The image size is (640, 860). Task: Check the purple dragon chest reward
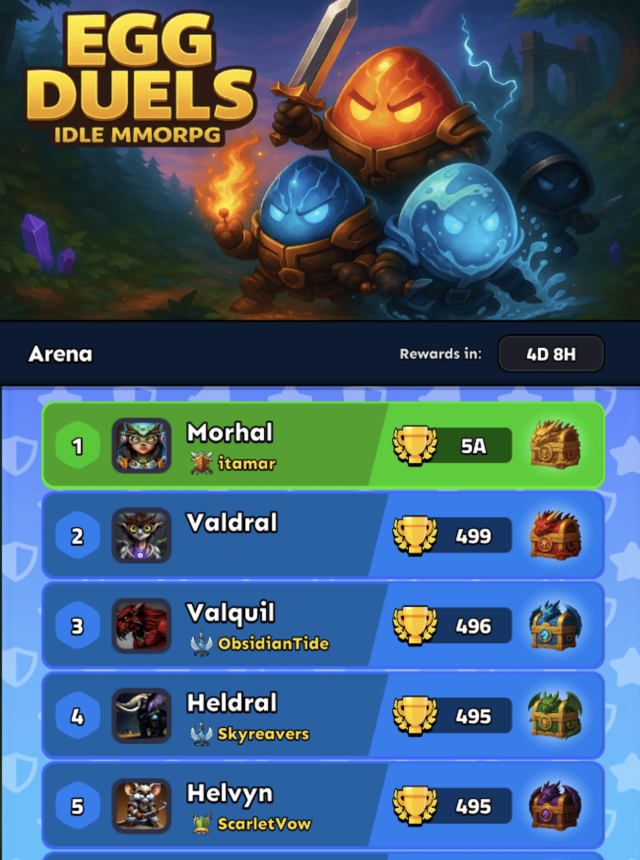tap(555, 805)
